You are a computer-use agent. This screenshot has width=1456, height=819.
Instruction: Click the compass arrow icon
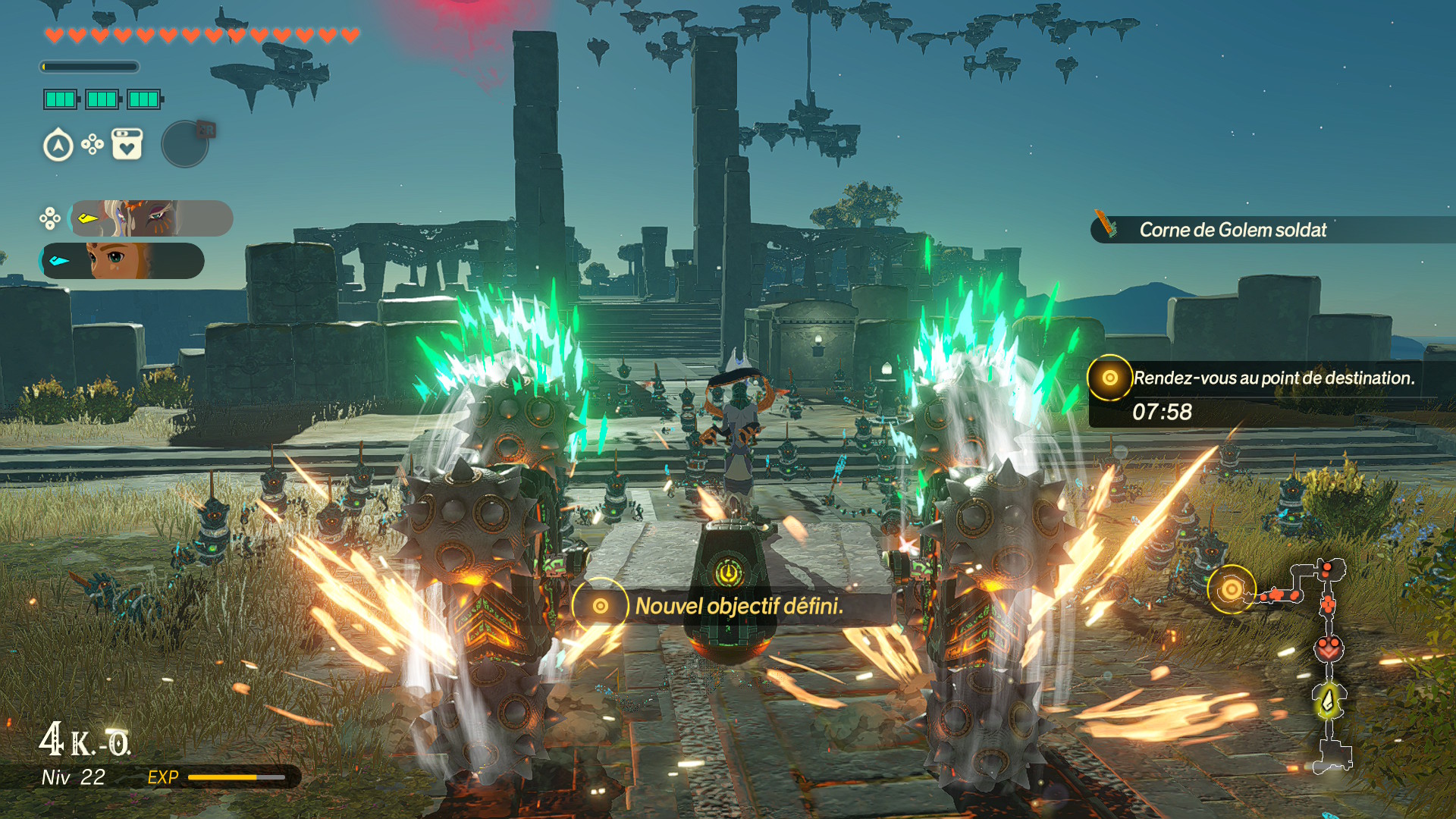(x=58, y=146)
